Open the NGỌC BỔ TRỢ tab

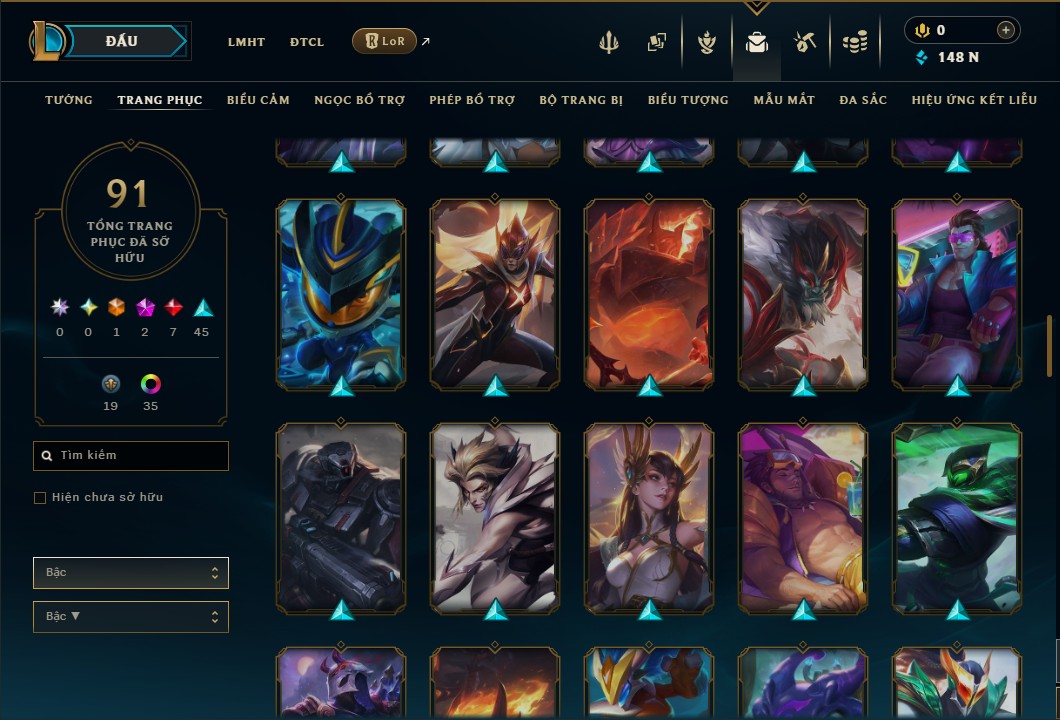click(360, 100)
